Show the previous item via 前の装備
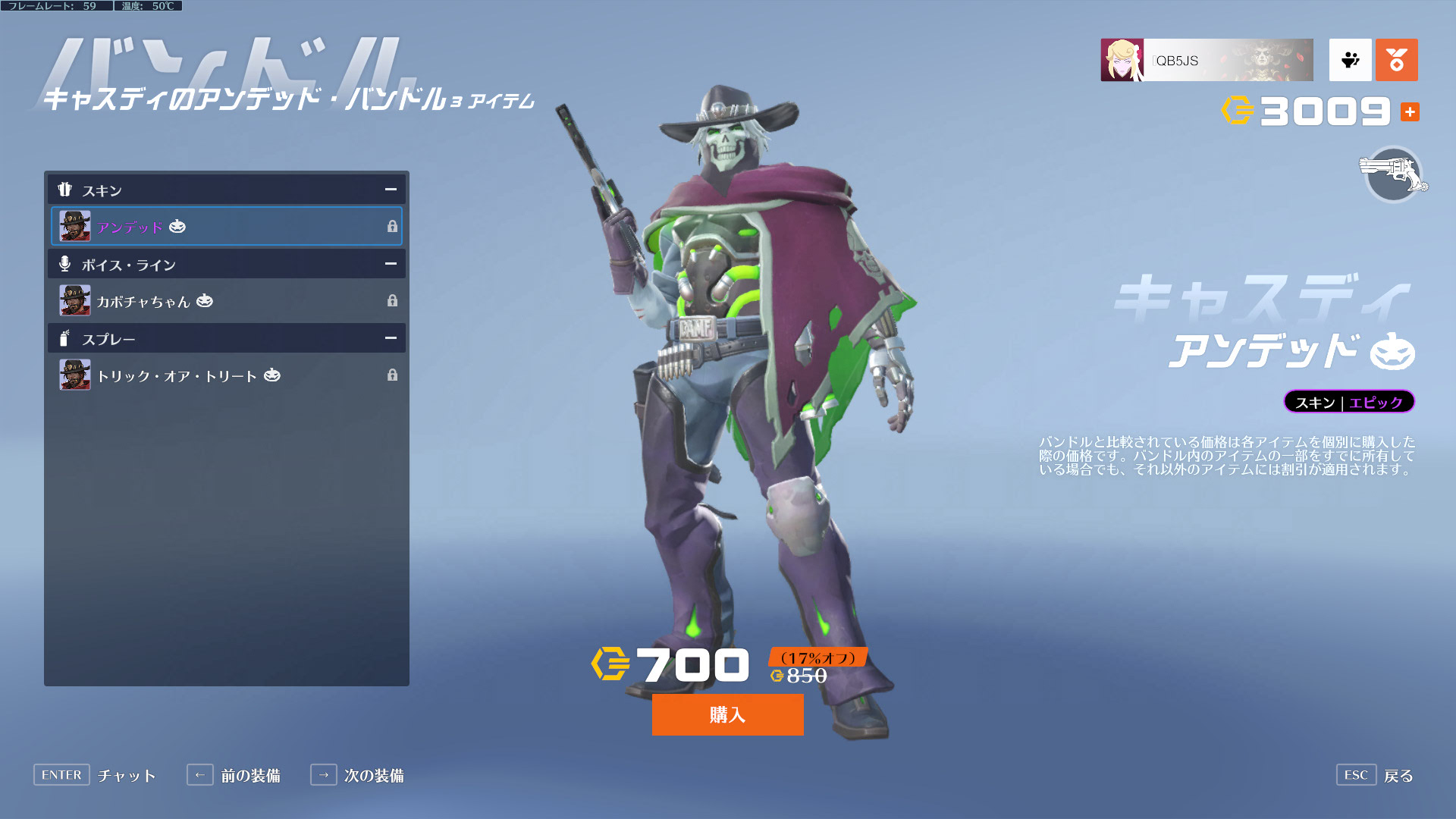 [x=234, y=775]
